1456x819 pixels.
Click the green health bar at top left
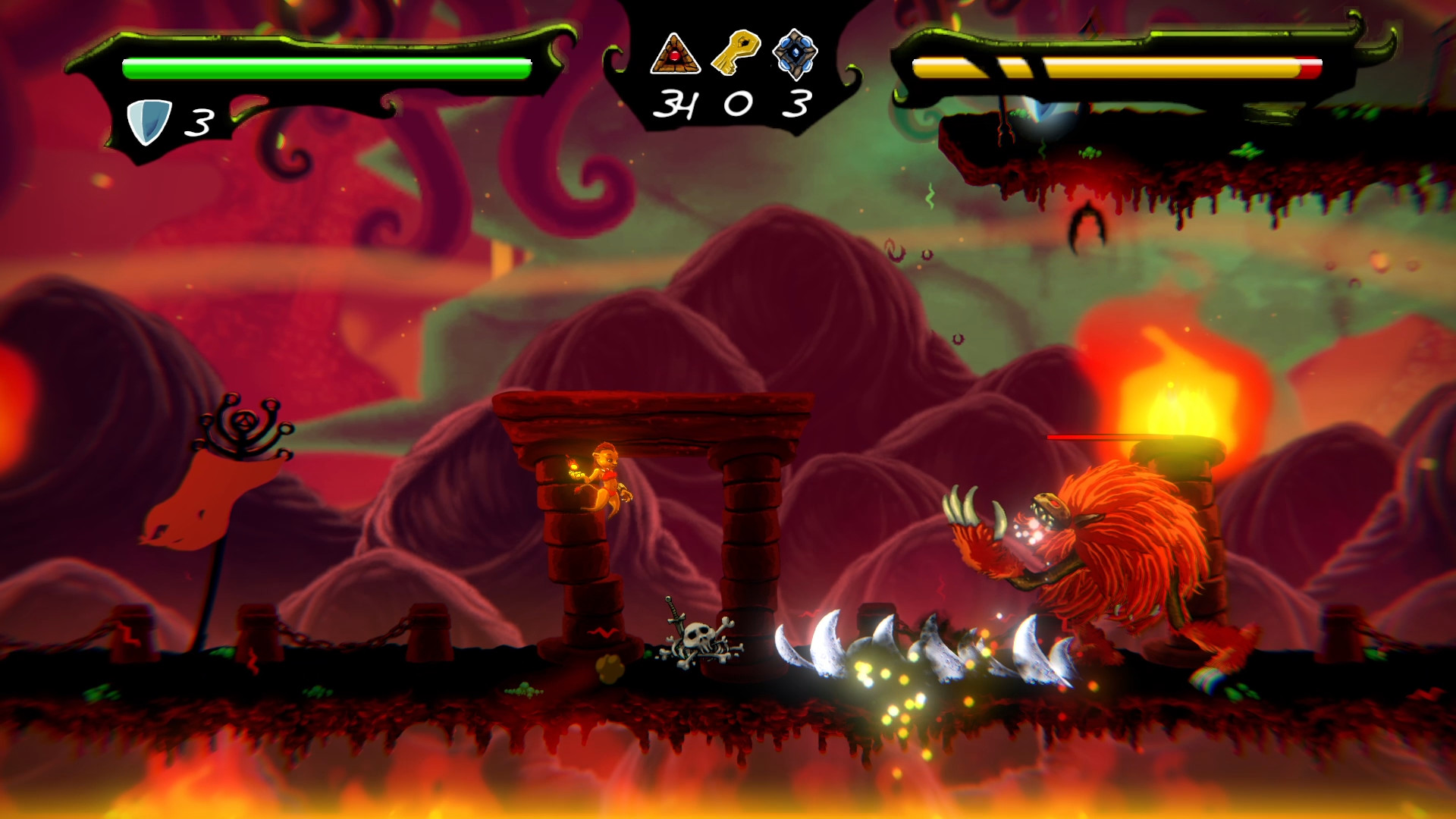point(326,67)
